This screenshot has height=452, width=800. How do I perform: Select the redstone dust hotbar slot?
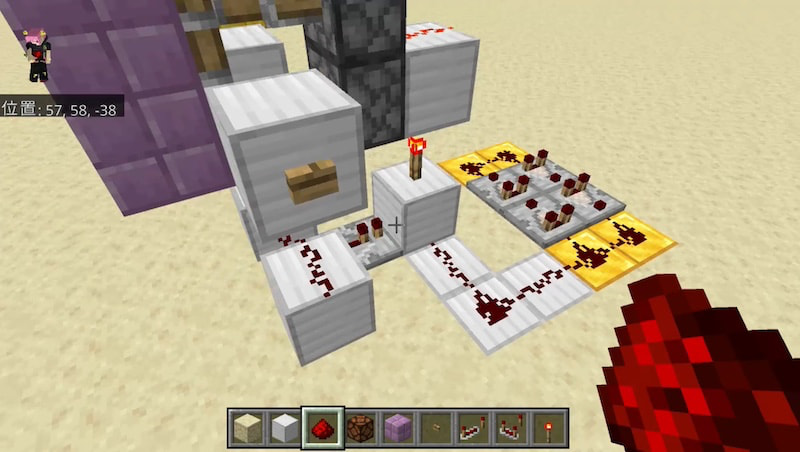point(323,428)
